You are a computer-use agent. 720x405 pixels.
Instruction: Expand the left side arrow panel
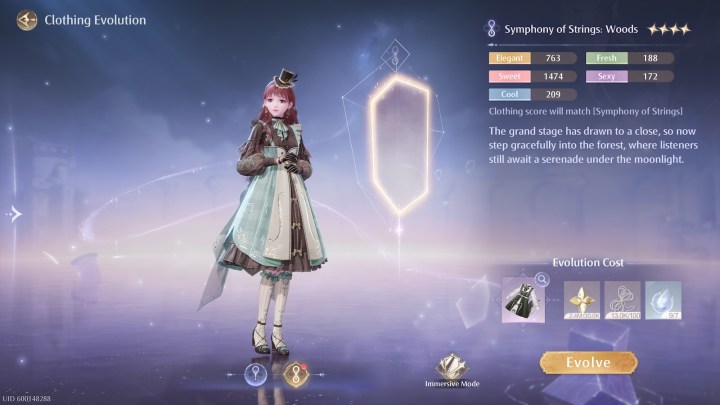coord(14,213)
